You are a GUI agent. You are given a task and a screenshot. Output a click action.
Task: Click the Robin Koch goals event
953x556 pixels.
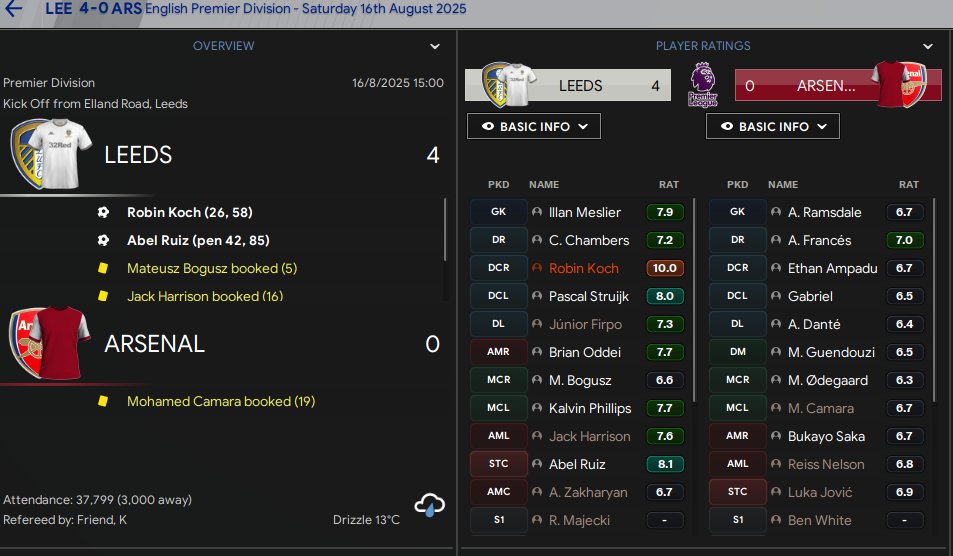click(x=190, y=212)
